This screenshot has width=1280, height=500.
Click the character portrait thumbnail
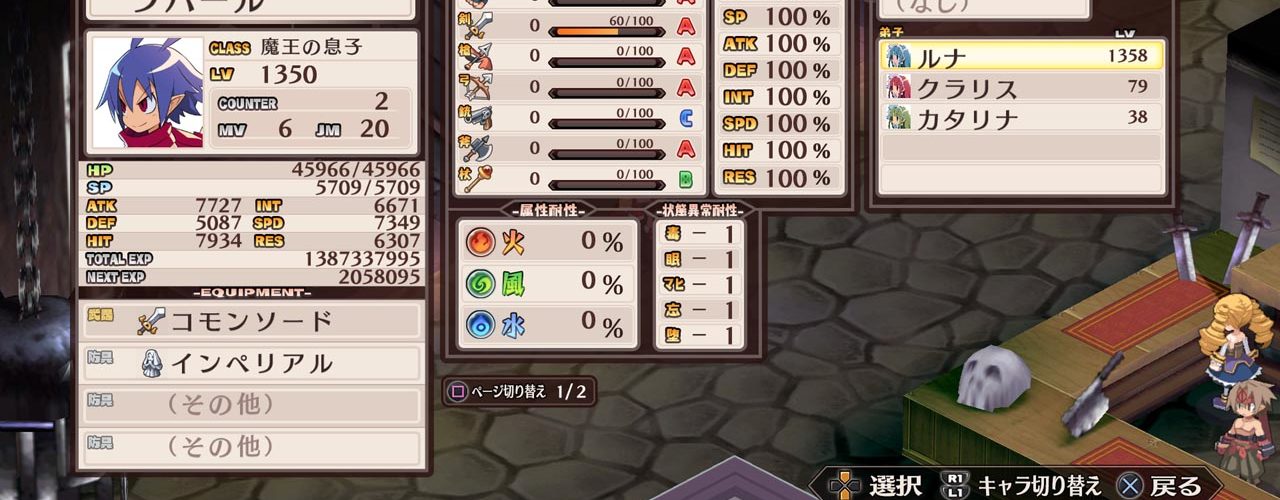146,93
